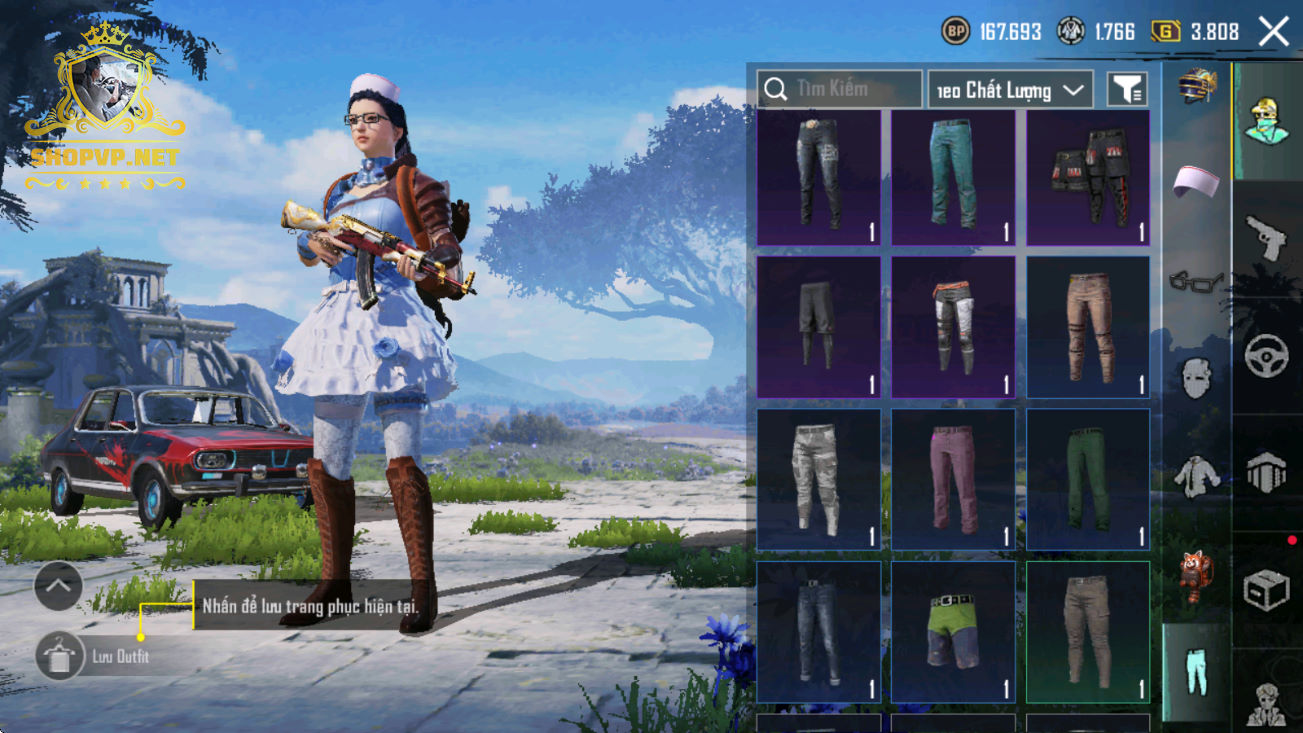Viewport: 1303px width, 733px height.
Task: Equip the dark green pants
Action: click(1087, 479)
